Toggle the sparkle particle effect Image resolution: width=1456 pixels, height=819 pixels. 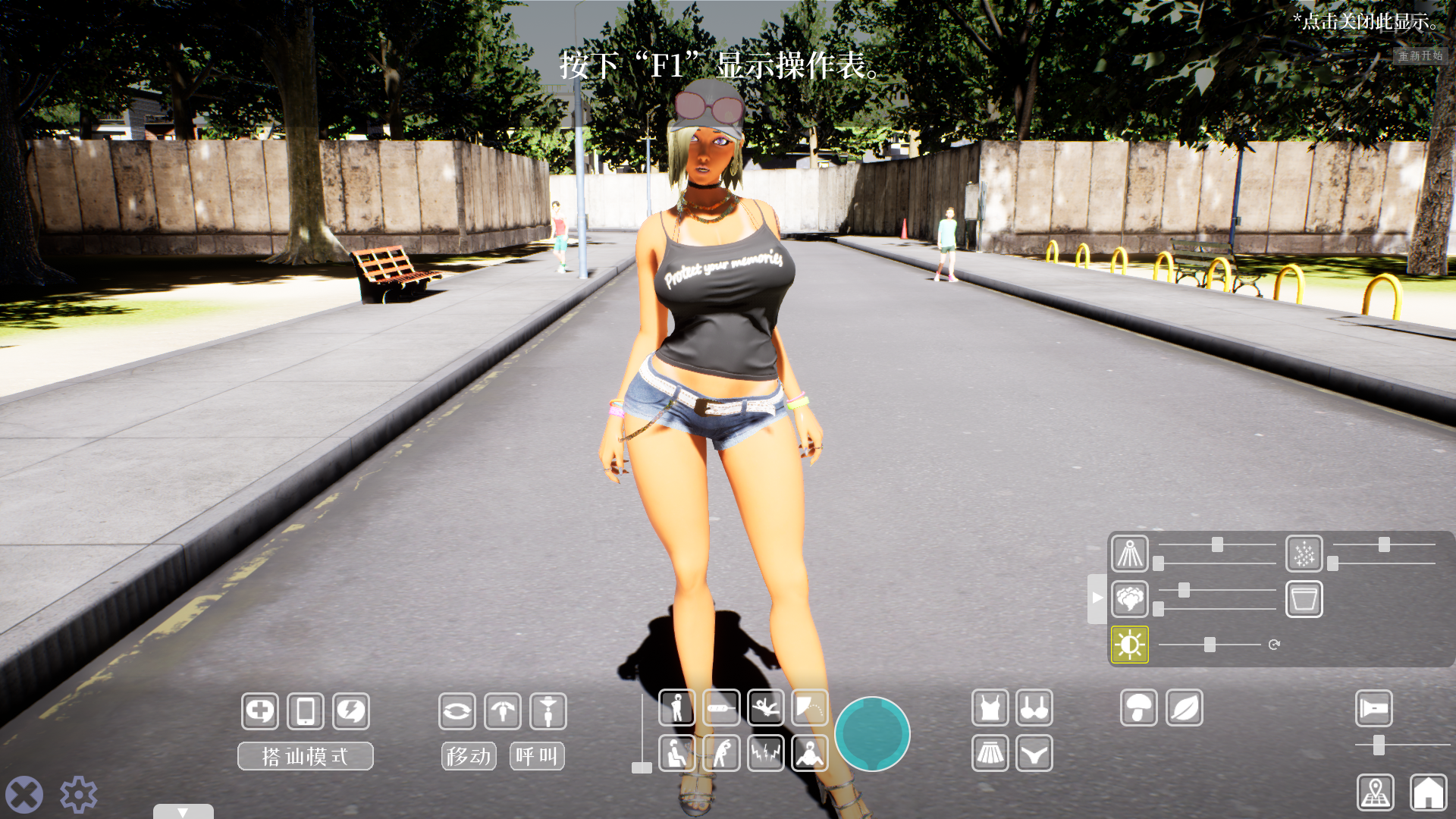click(x=1304, y=554)
